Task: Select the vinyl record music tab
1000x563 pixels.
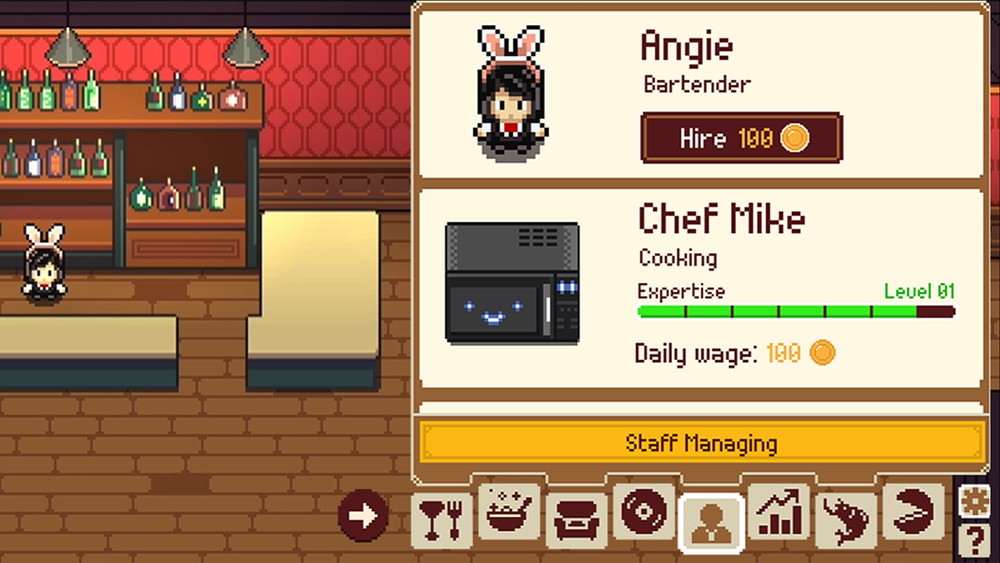Action: coord(642,512)
